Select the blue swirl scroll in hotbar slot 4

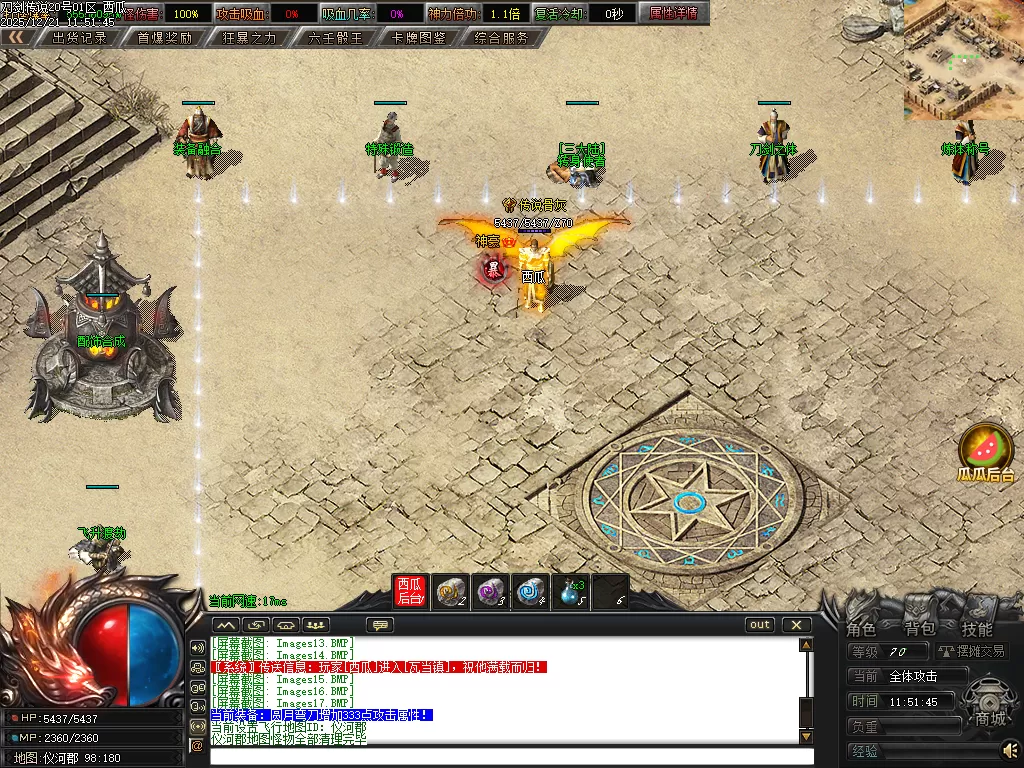[530, 591]
